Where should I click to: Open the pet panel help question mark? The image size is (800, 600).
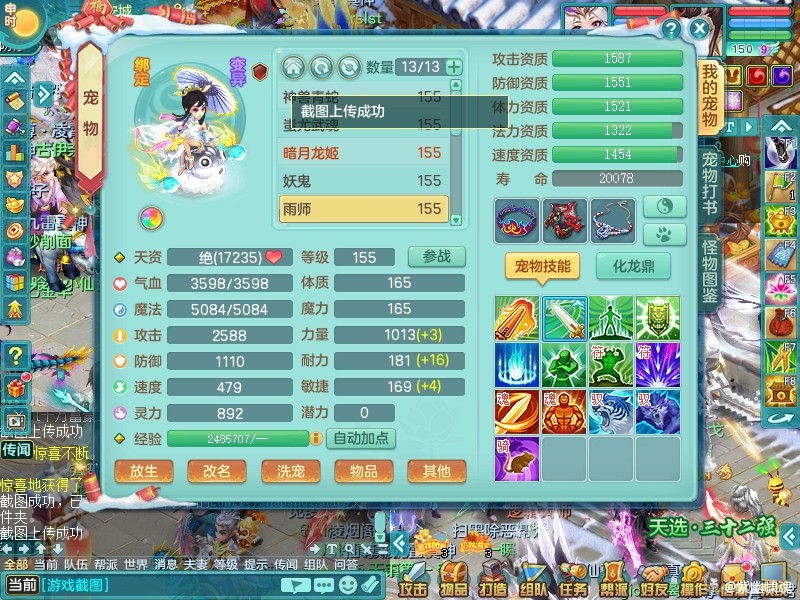672,29
